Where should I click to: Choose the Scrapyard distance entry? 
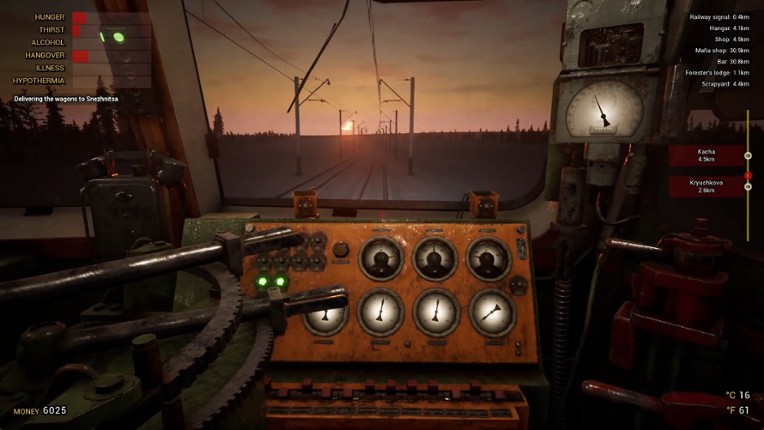(724, 84)
